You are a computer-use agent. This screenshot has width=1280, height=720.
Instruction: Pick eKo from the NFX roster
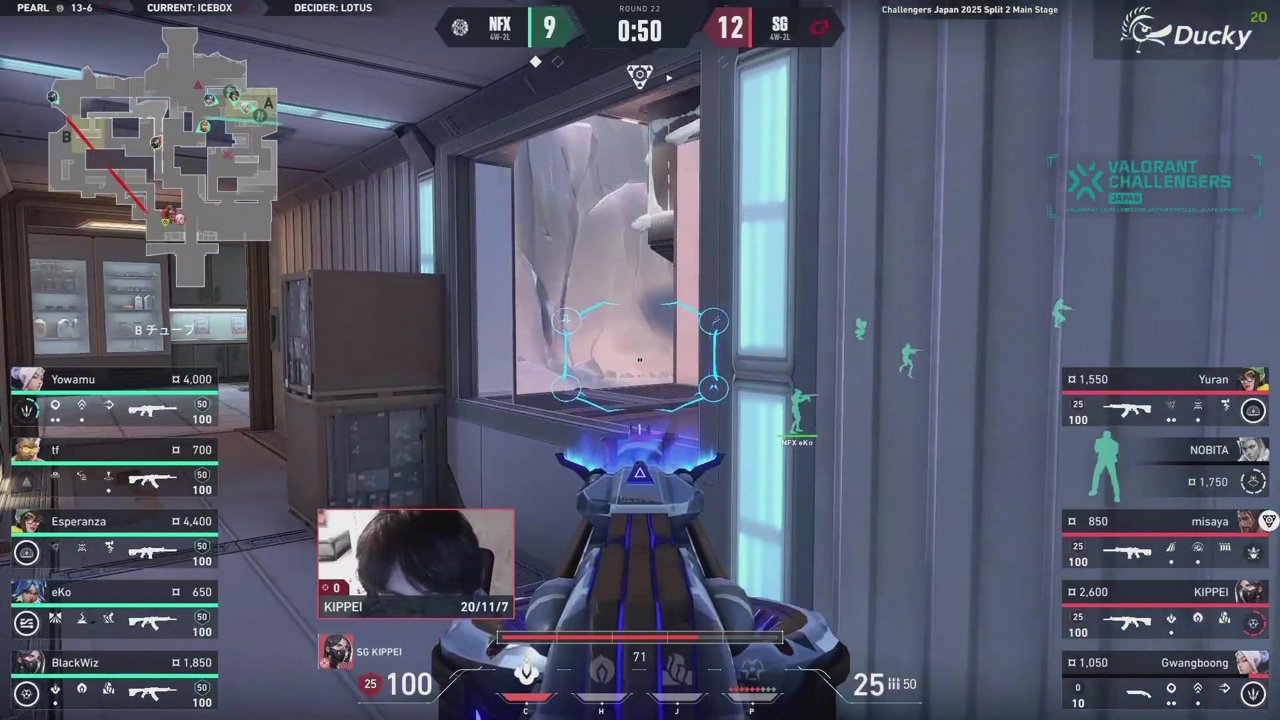[115, 608]
